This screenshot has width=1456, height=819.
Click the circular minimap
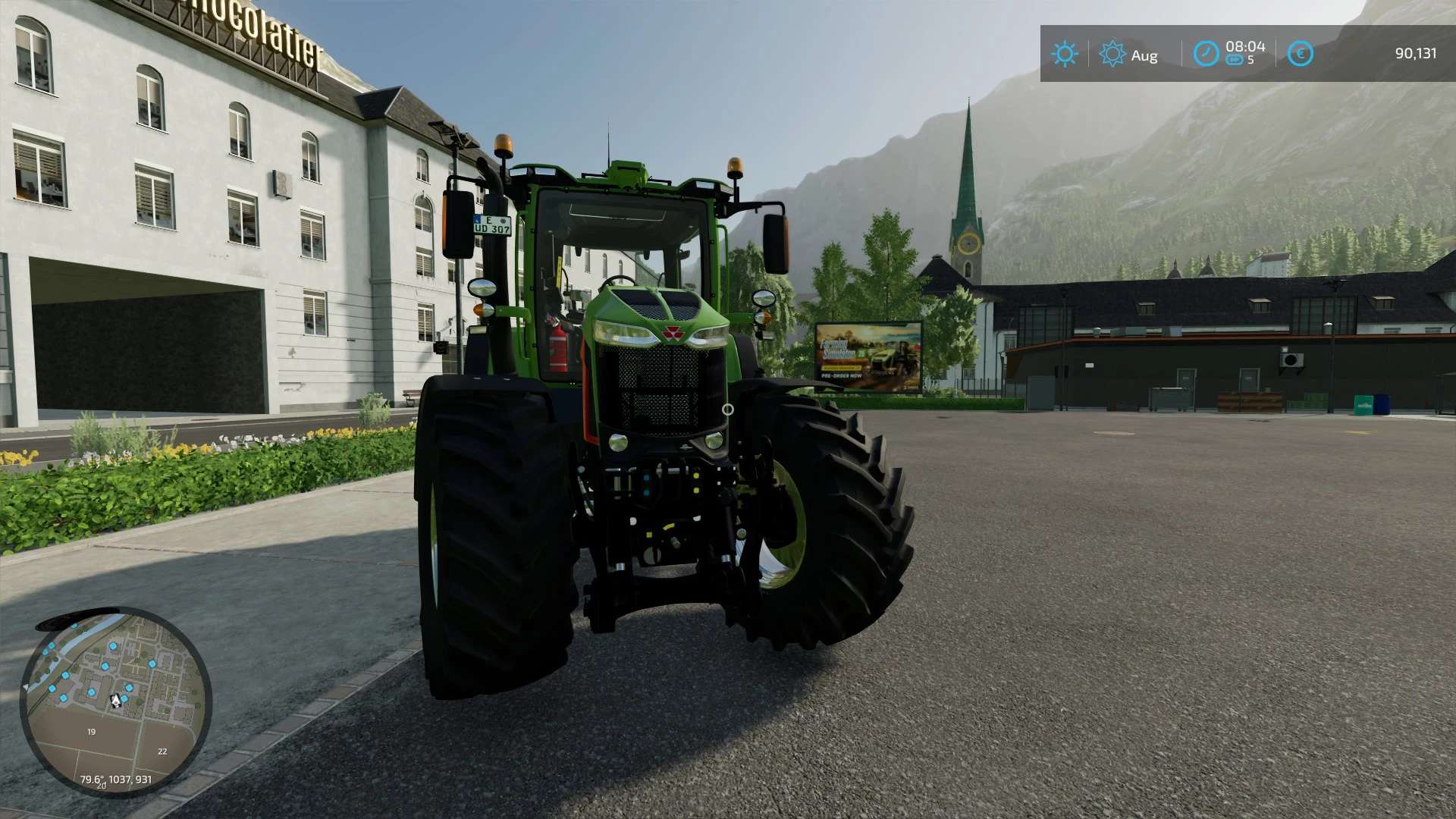pos(115,701)
